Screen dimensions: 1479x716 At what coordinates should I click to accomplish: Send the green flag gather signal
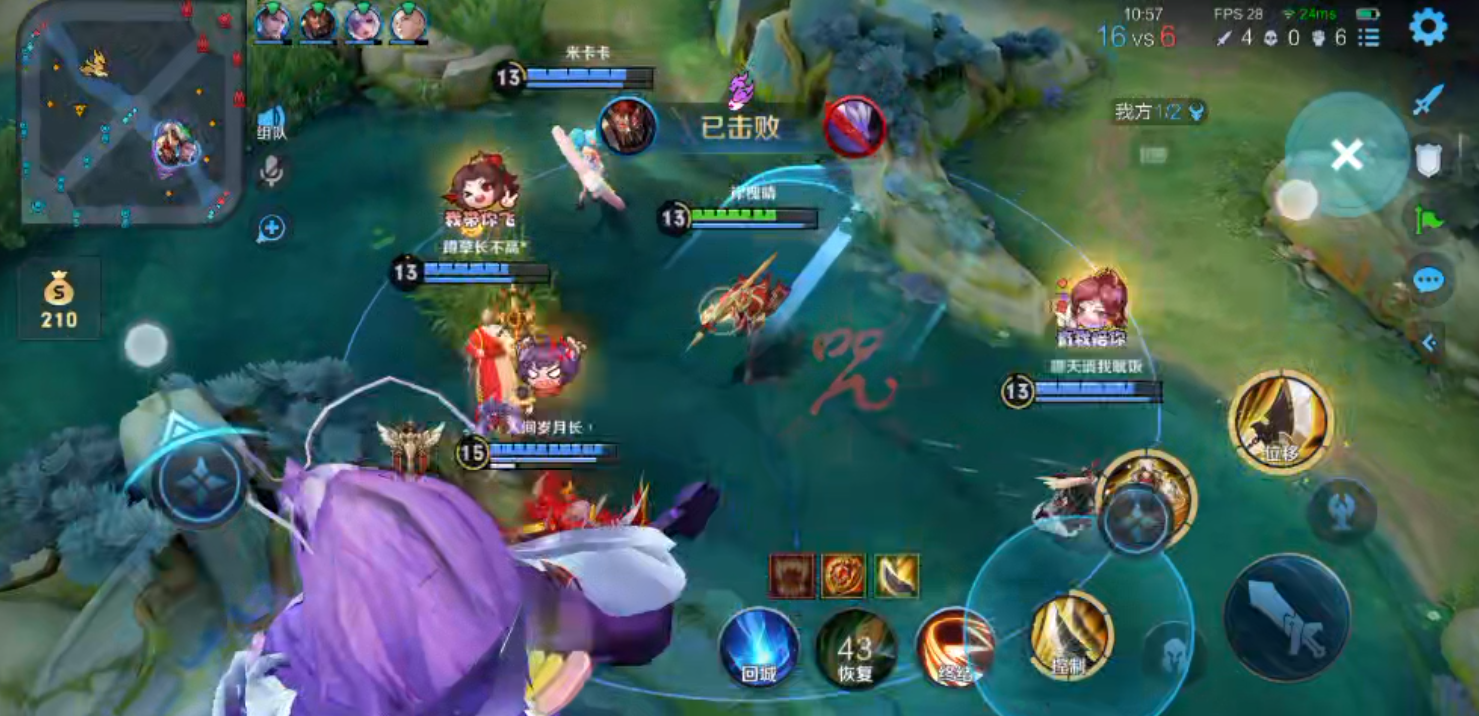(1428, 219)
